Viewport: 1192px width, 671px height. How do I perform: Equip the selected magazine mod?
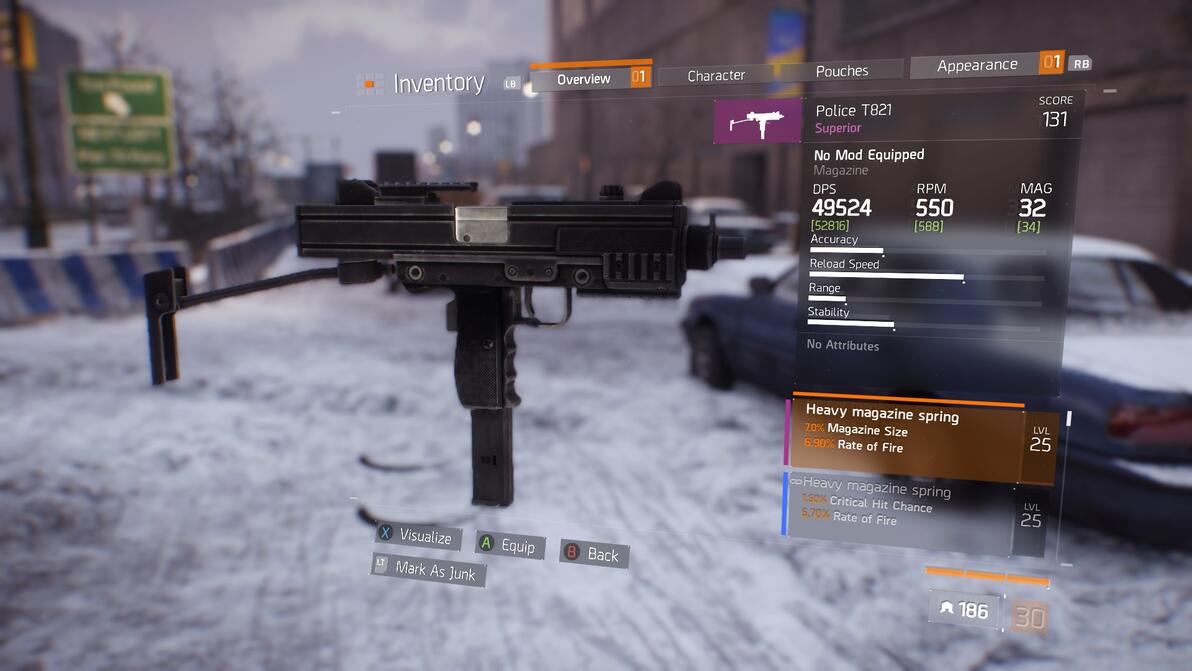click(x=510, y=545)
